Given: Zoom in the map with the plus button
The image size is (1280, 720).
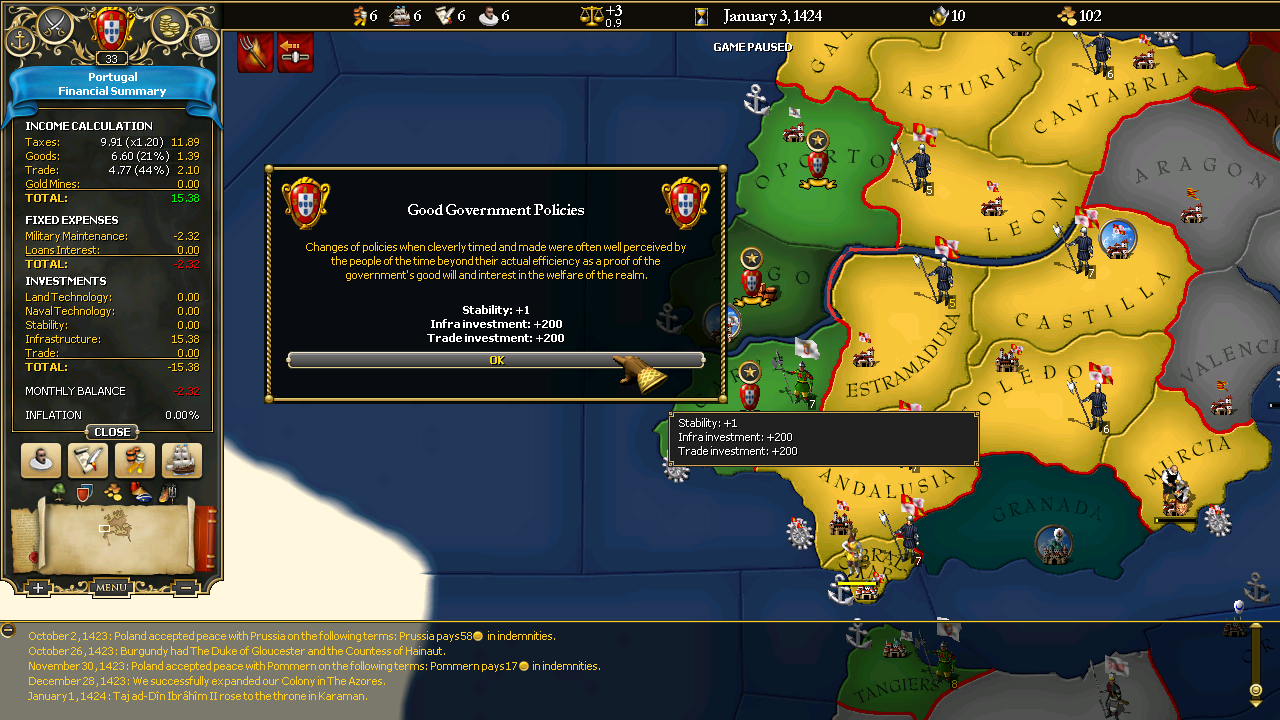Looking at the screenshot, I should tap(38, 588).
